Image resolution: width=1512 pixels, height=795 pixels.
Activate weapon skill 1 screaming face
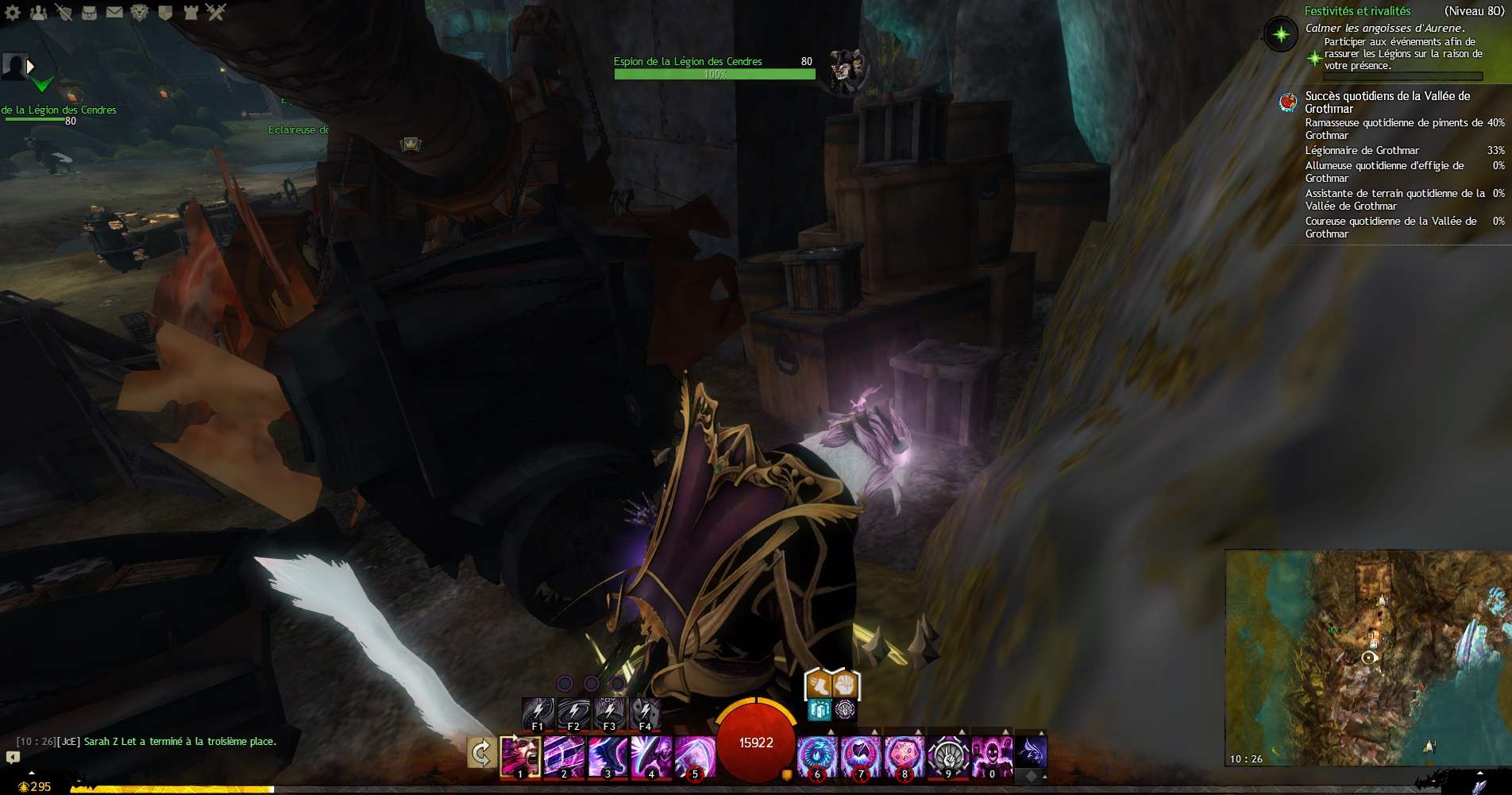(521, 756)
